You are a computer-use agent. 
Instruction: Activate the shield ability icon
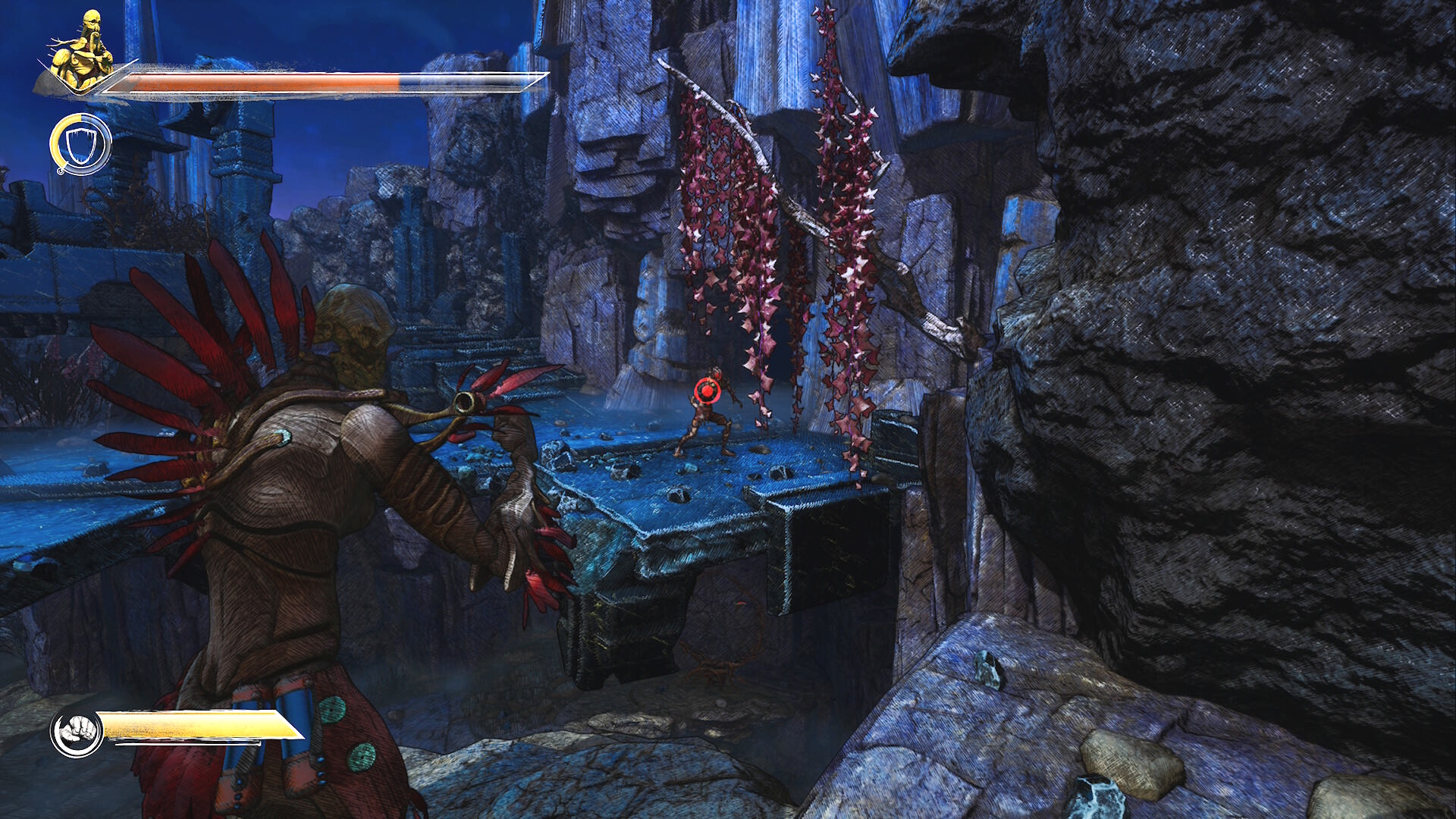(80, 144)
